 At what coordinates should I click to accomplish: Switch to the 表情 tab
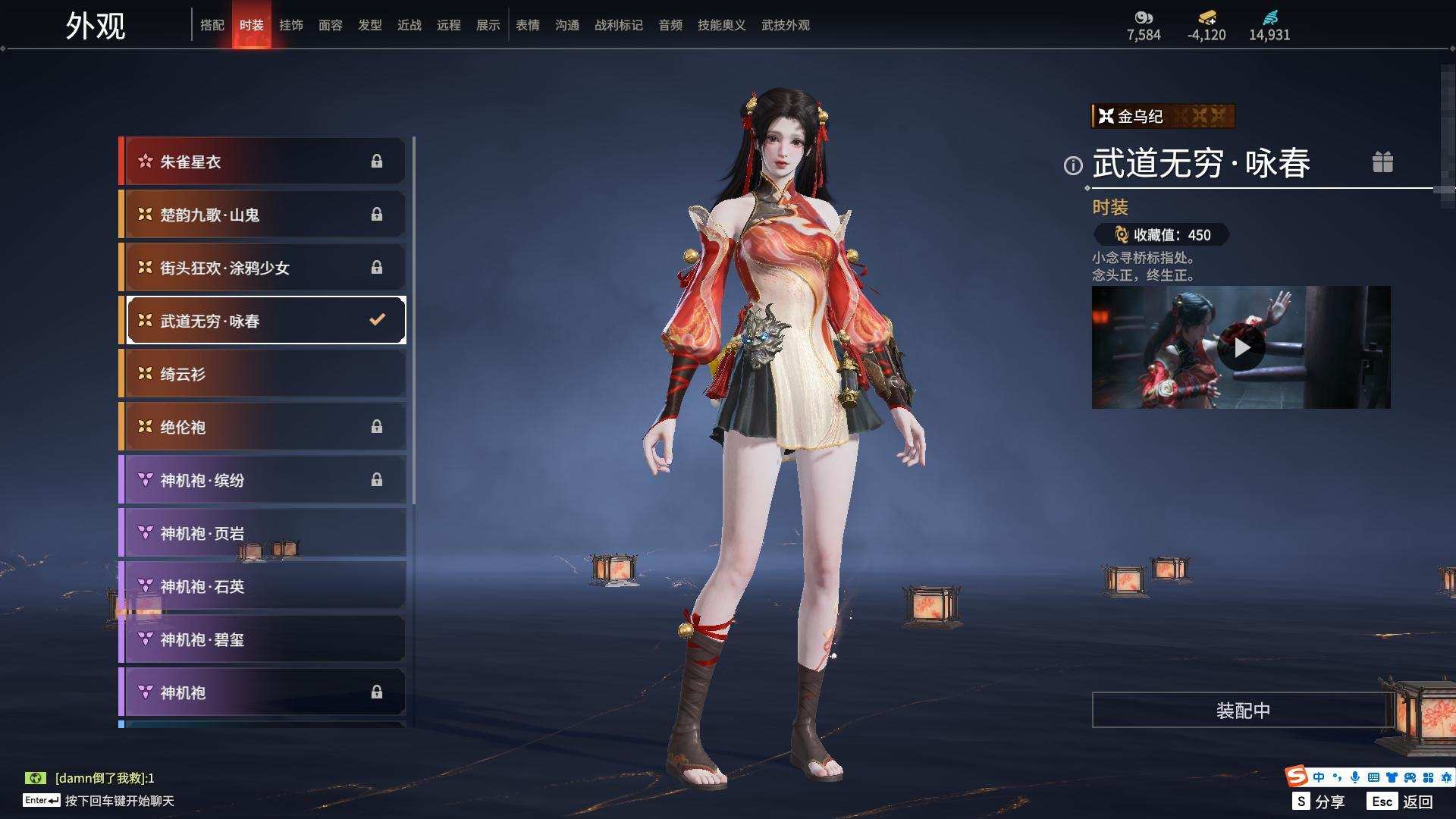point(527,25)
